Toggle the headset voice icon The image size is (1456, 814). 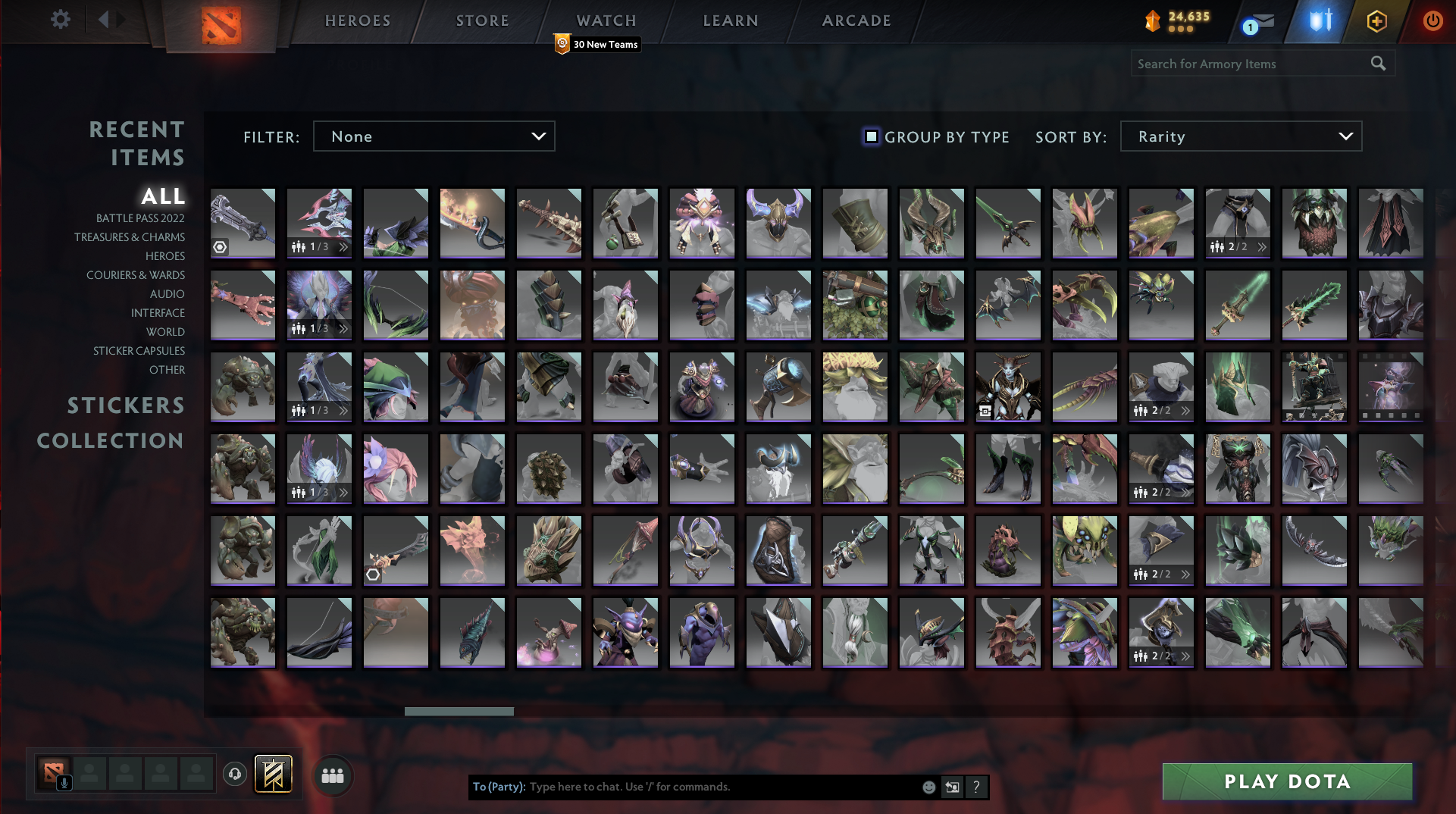[x=235, y=774]
